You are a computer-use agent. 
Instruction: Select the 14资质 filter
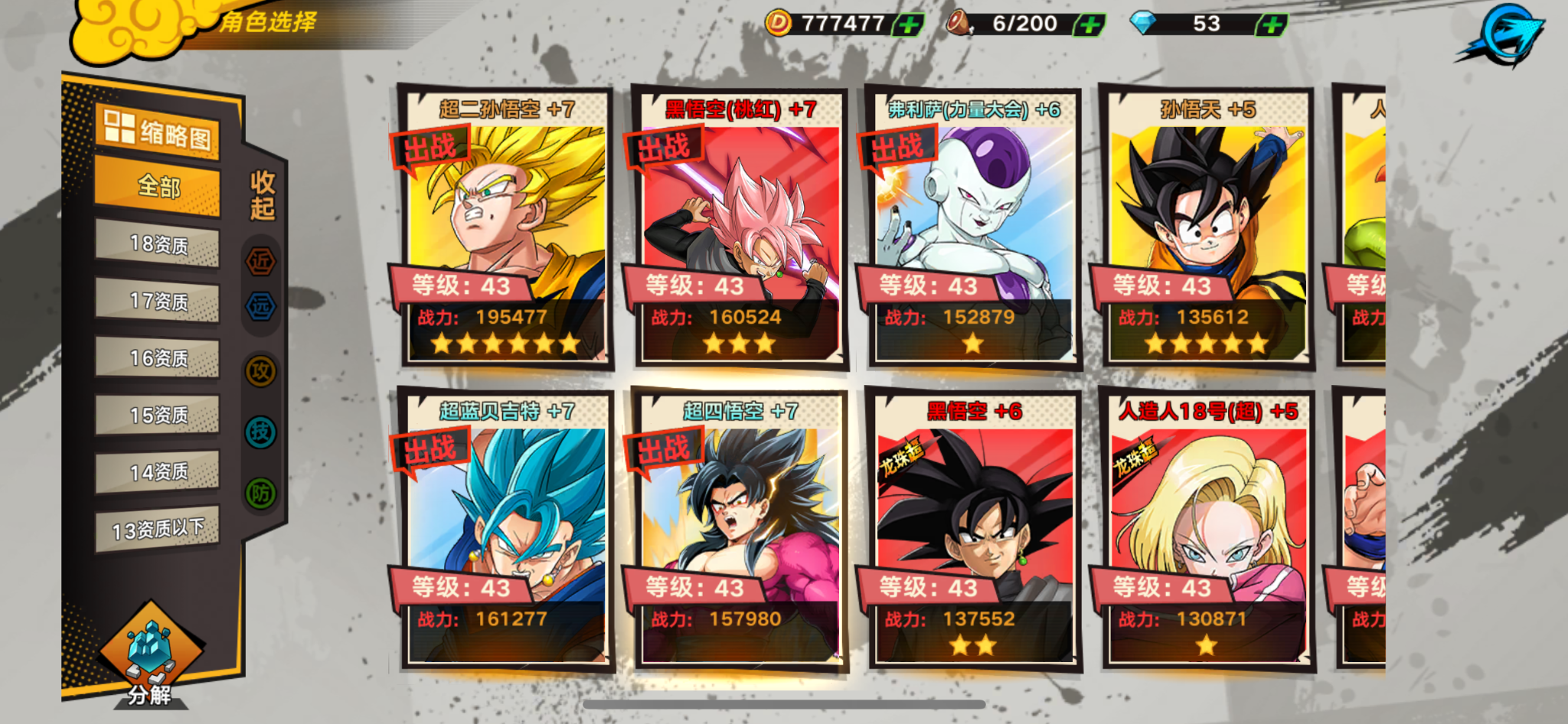click(158, 471)
